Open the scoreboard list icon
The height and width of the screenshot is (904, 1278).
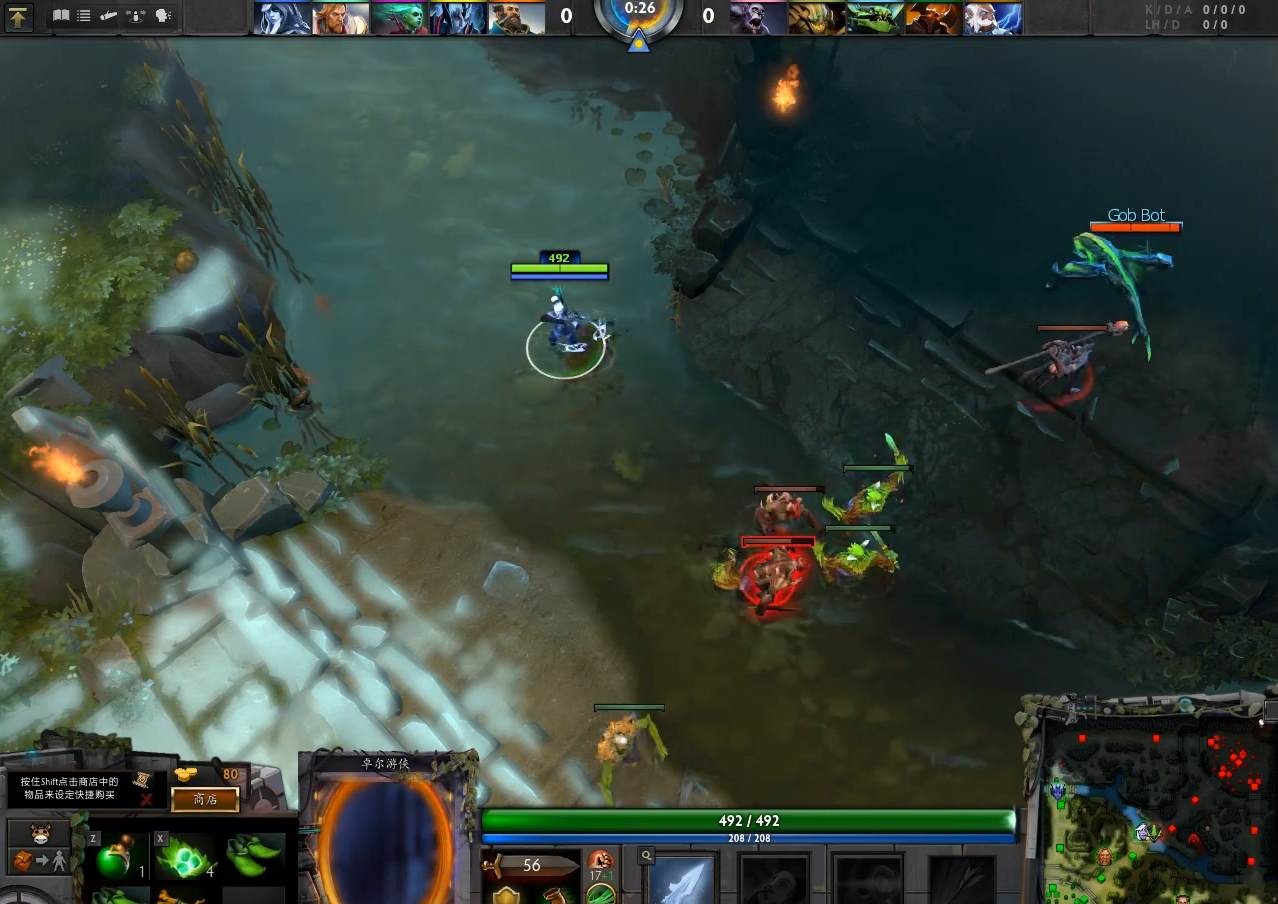pyautogui.click(x=84, y=16)
